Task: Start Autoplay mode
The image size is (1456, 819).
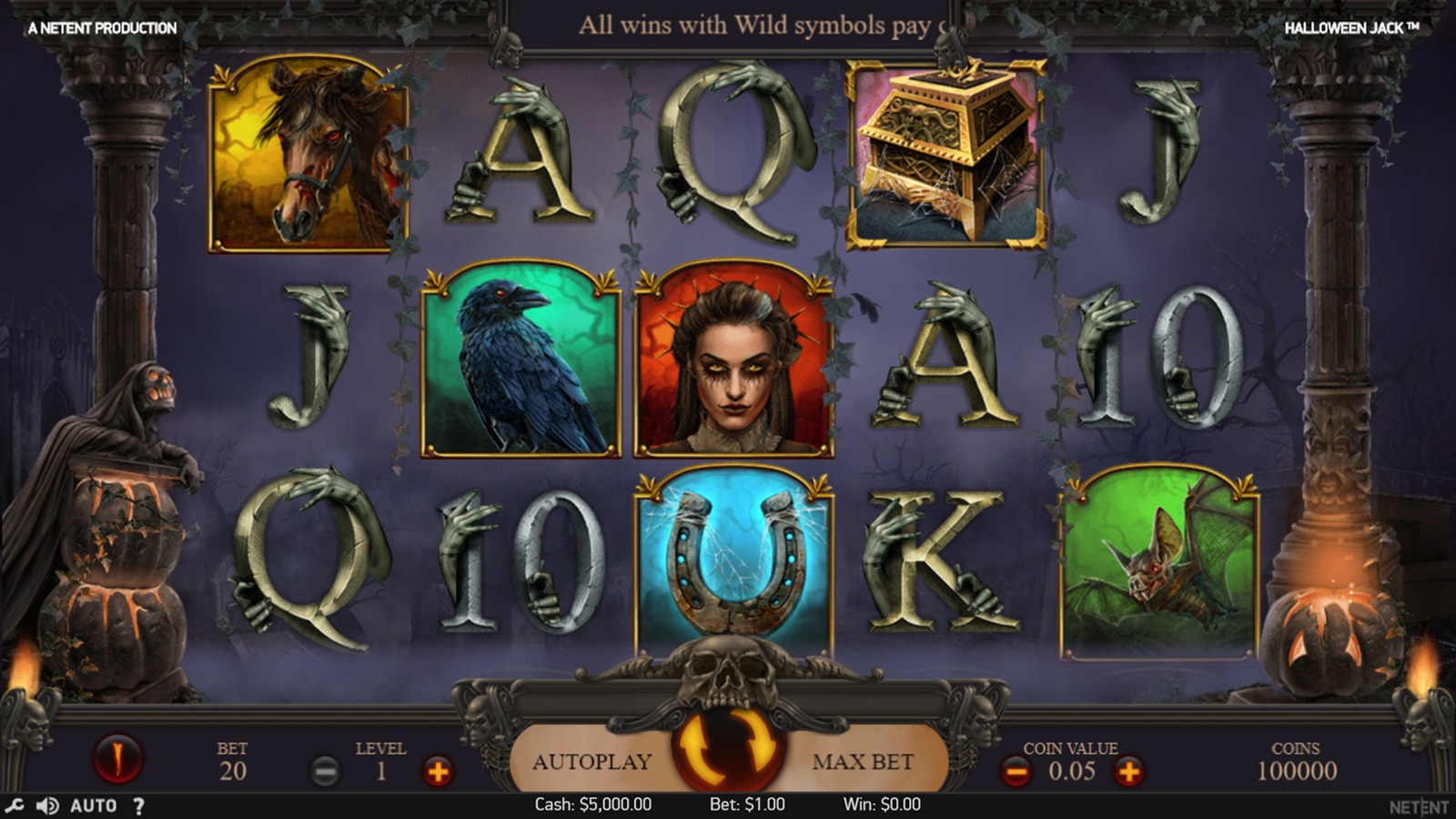Action: [591, 762]
